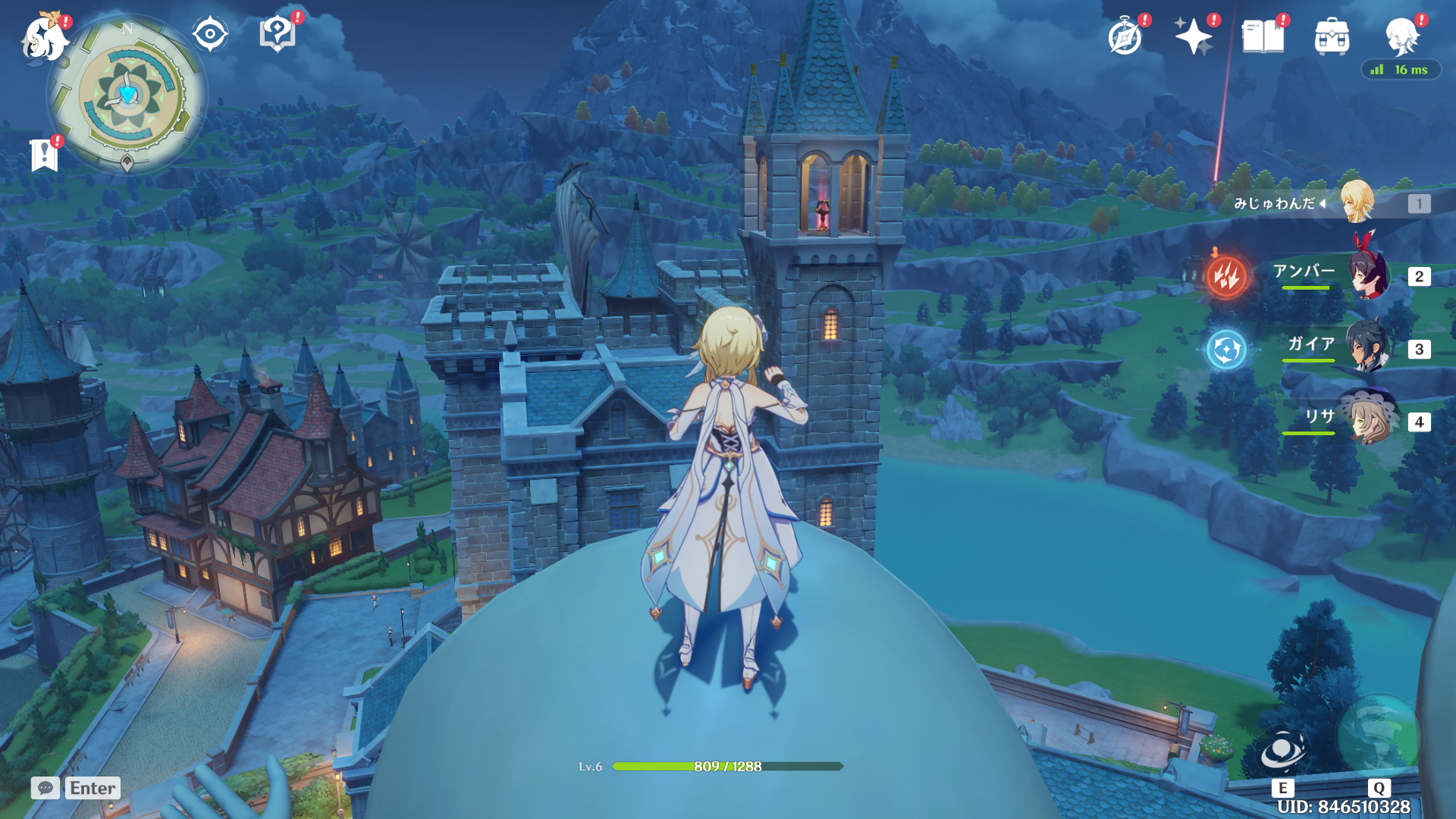
Task: Open the adventurer handbook book icon
Action: 1263,36
